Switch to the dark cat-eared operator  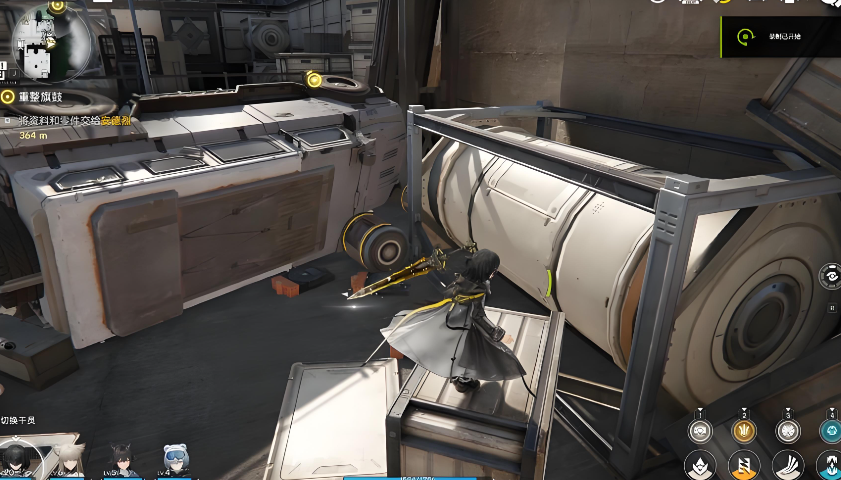[122, 460]
